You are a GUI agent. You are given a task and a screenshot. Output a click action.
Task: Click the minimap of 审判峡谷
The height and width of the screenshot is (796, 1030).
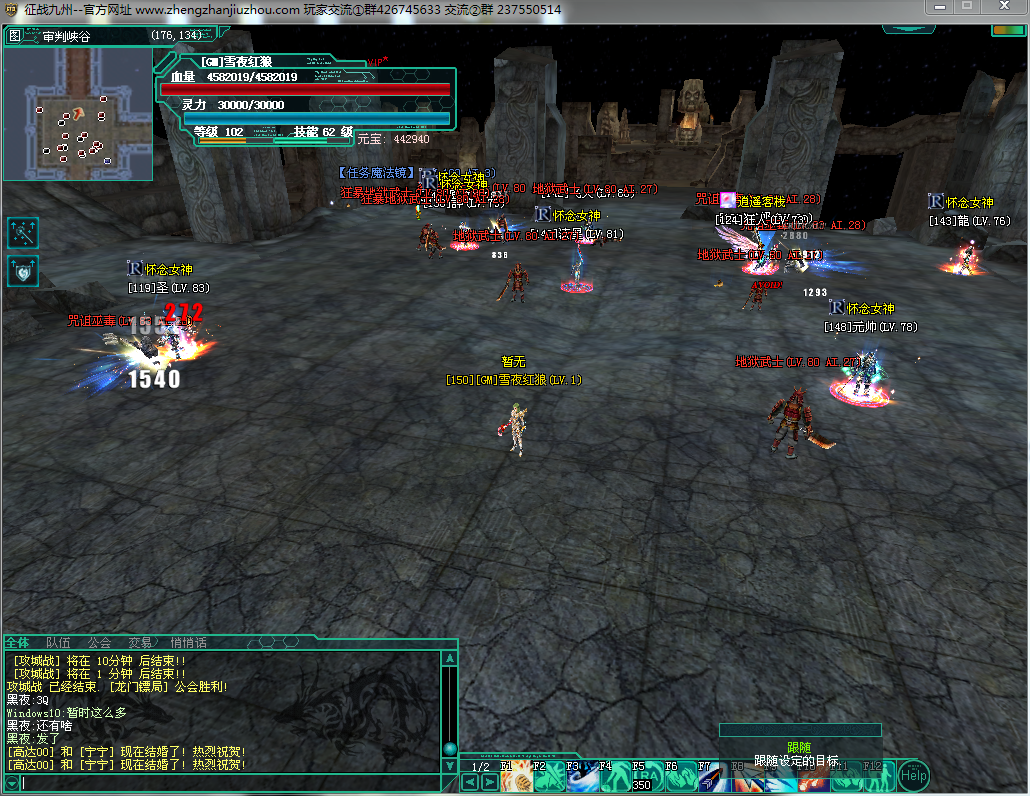coord(78,112)
